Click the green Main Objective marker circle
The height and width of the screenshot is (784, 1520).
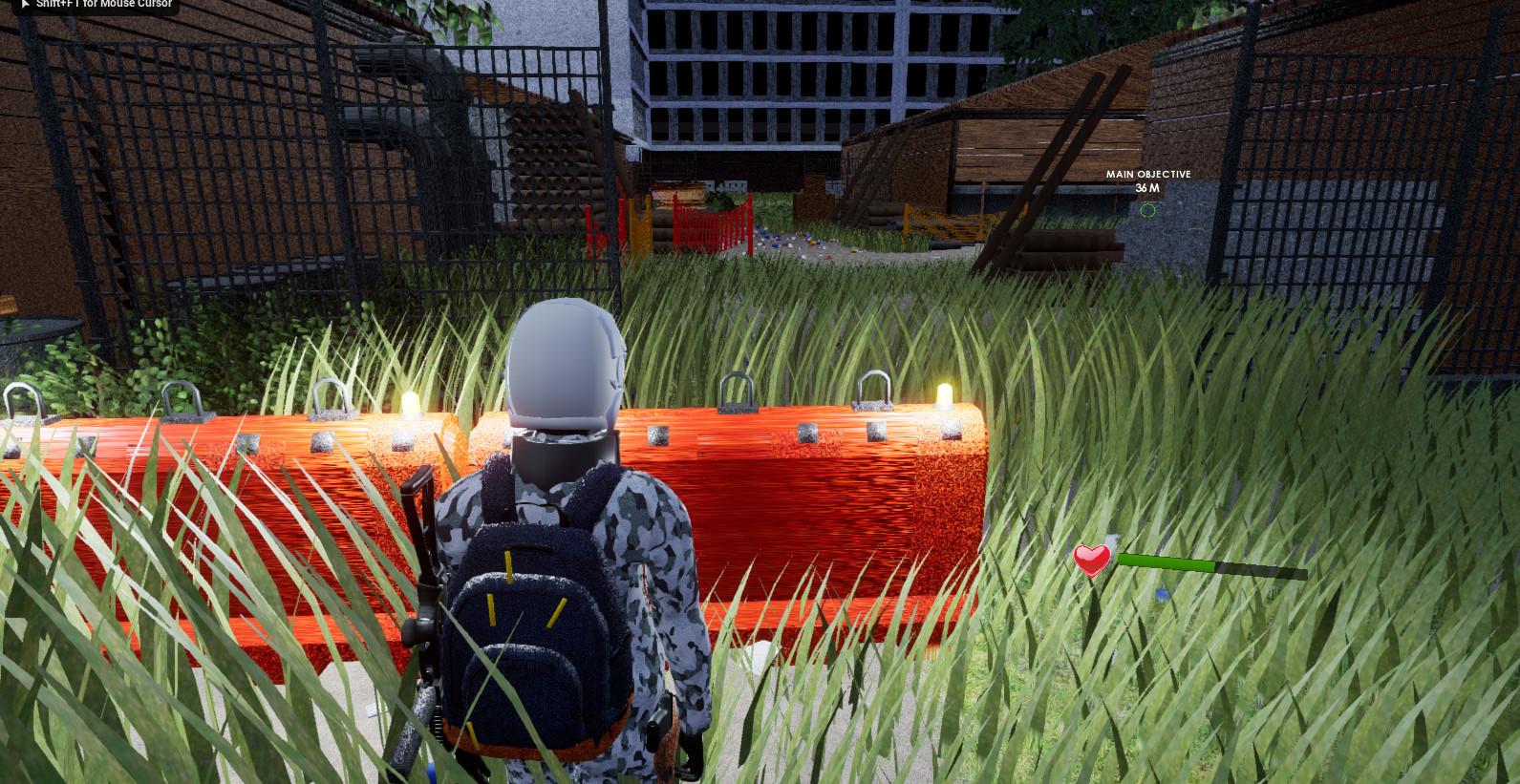point(1146,210)
